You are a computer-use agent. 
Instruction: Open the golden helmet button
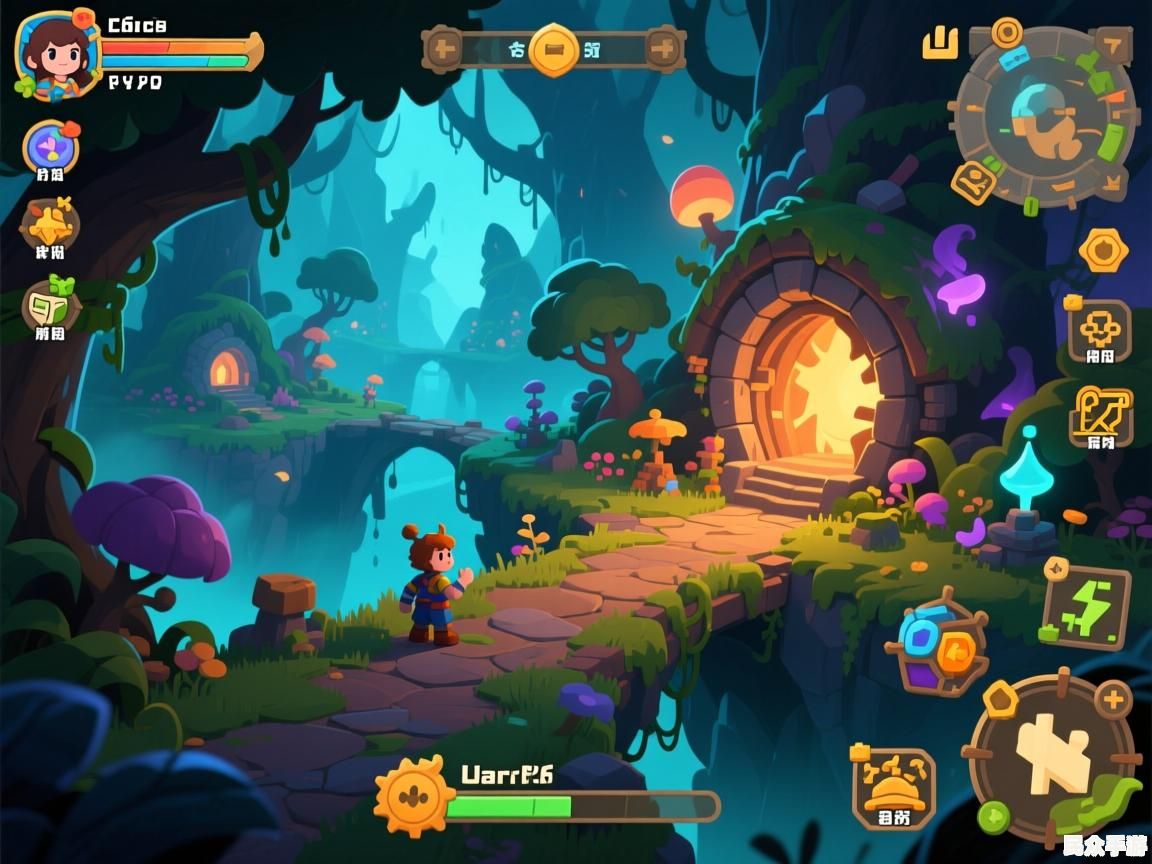point(893,788)
